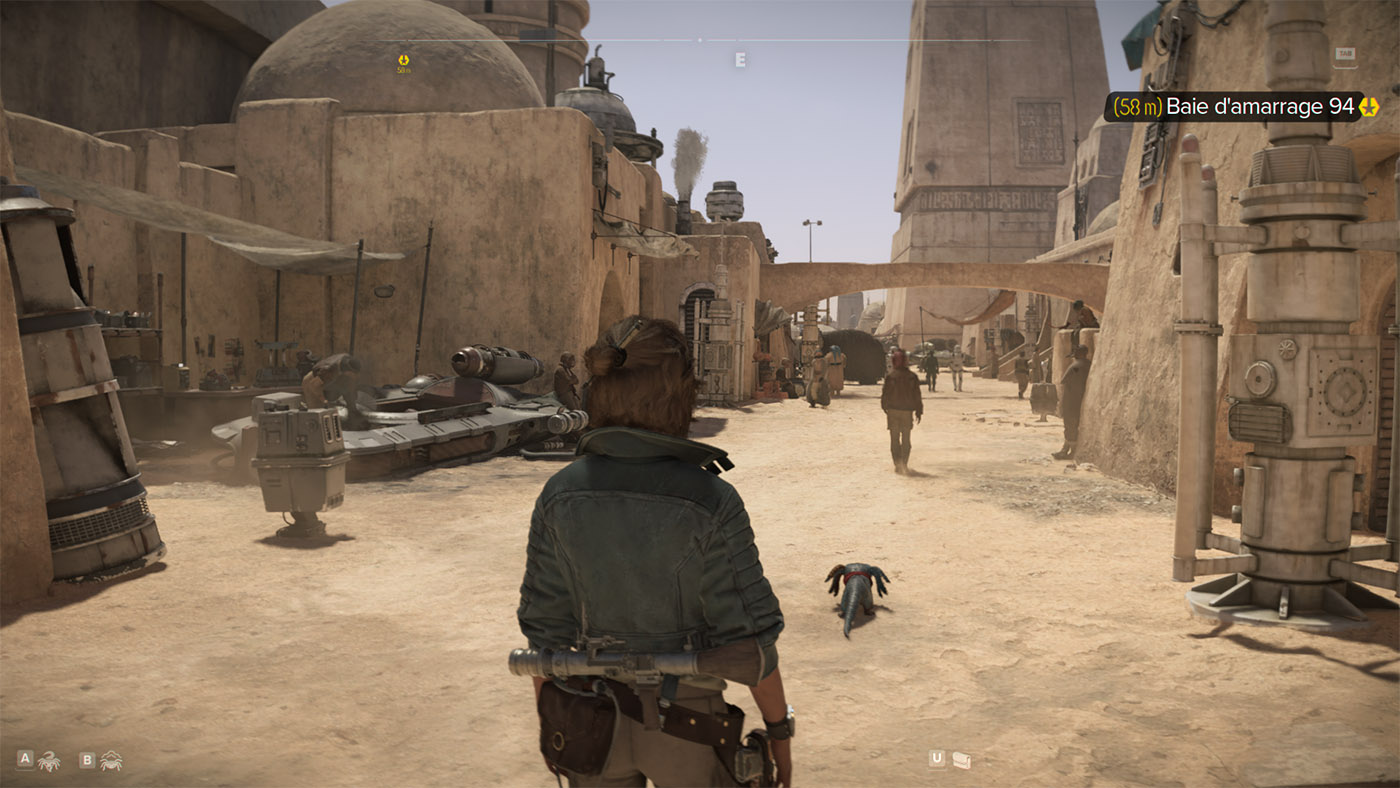Click the yellow highlighted 58 in the objective label
The height and width of the screenshot is (788, 1400).
[1131, 105]
